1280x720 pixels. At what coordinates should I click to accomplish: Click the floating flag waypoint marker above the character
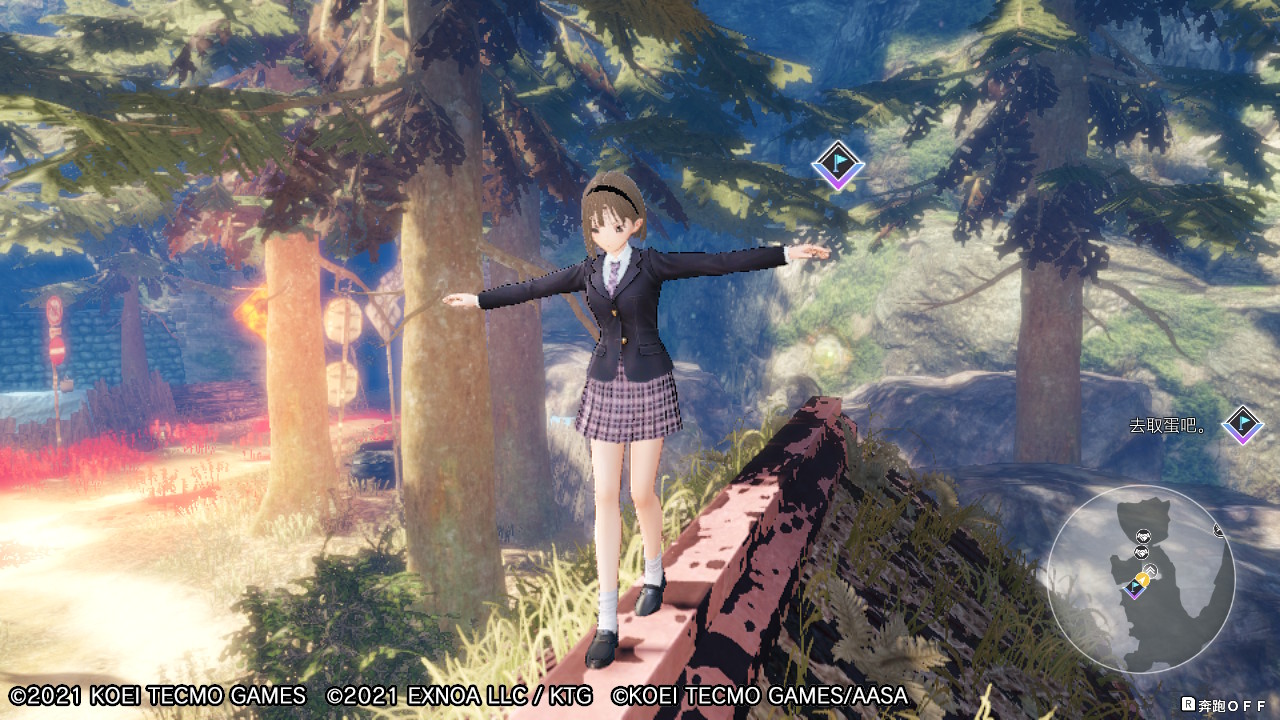pos(837,165)
